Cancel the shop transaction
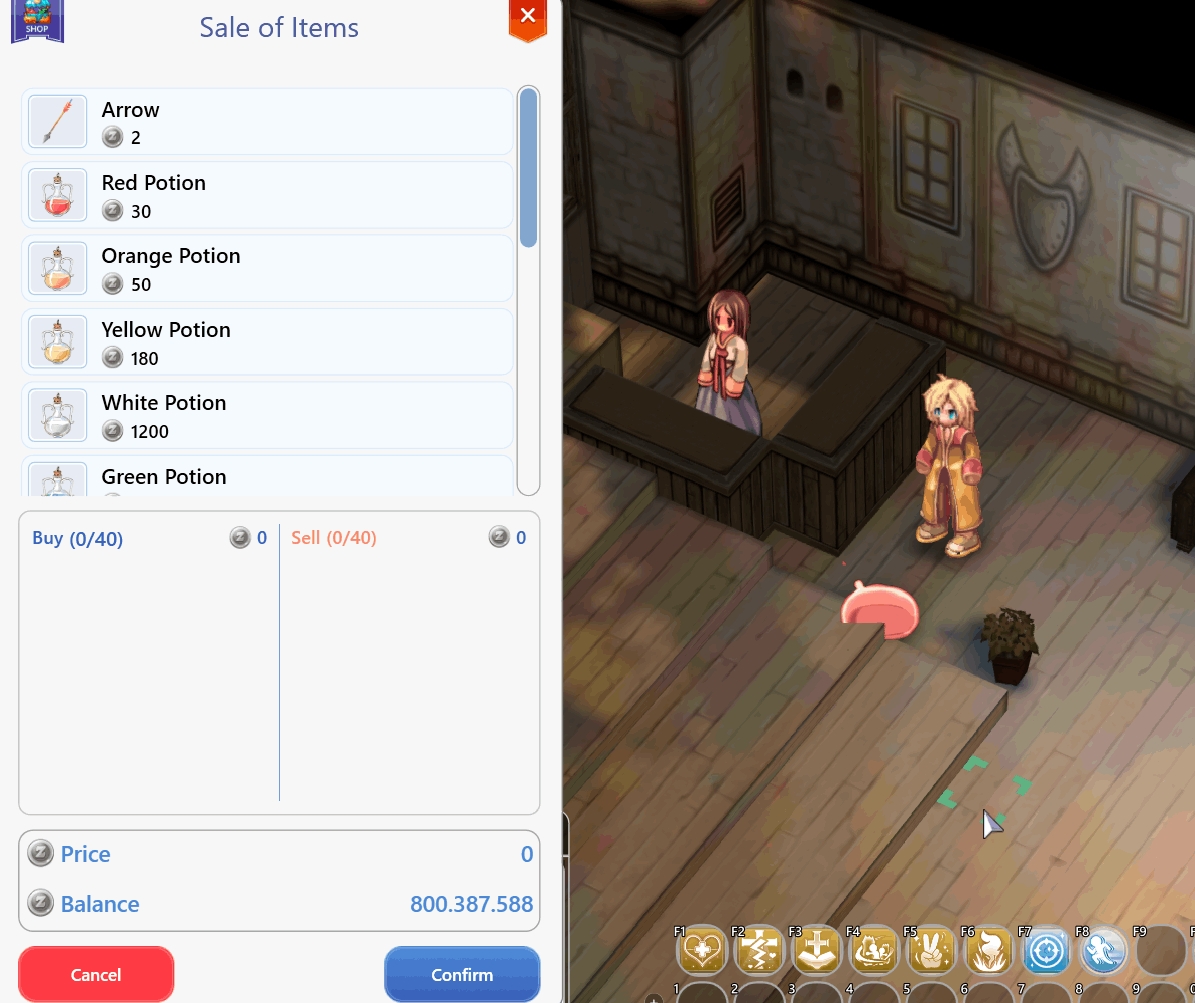This screenshot has height=1003, width=1195. pos(96,974)
